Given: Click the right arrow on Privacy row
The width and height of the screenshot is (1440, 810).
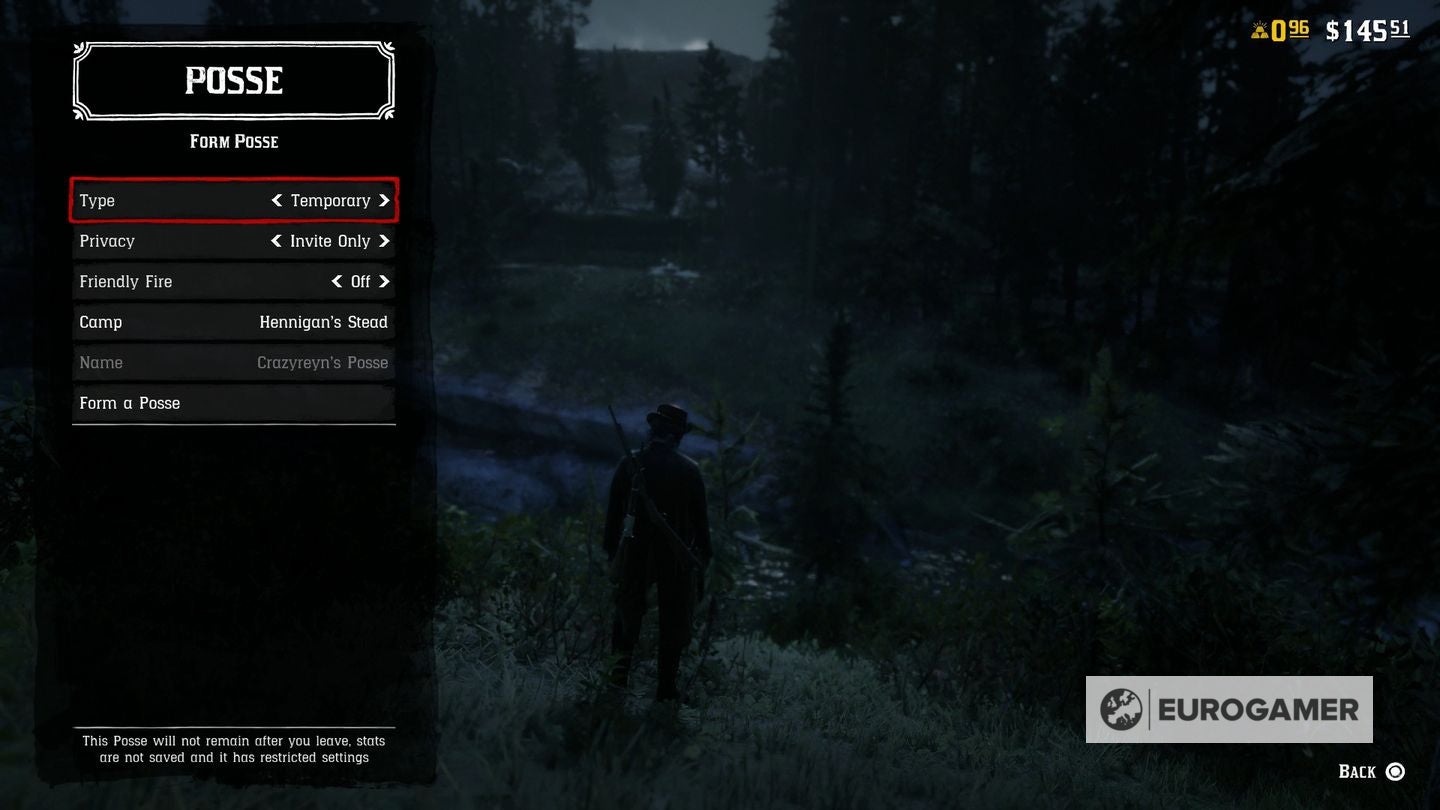Looking at the screenshot, I should [387, 241].
